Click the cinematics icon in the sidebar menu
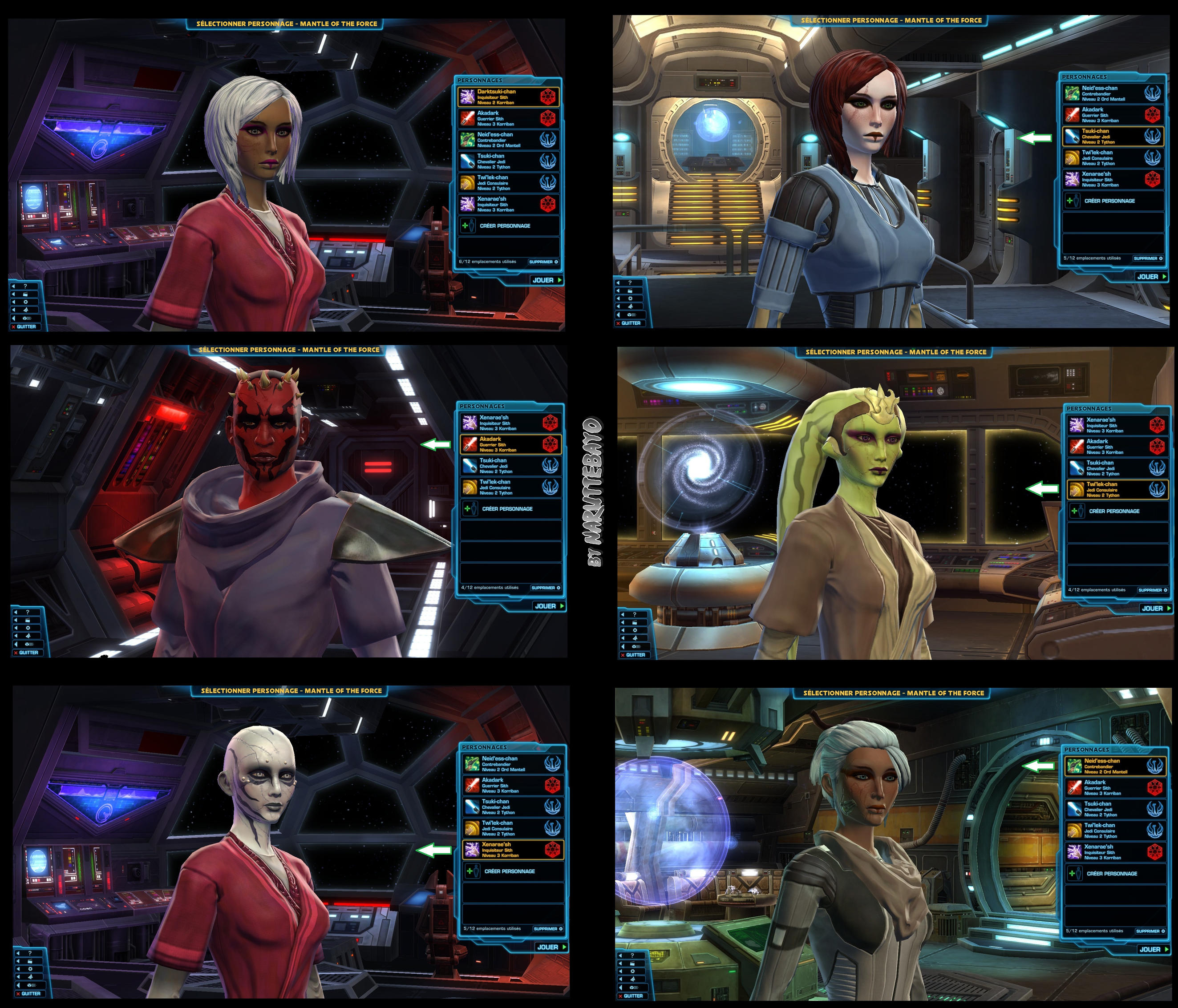 (25, 294)
